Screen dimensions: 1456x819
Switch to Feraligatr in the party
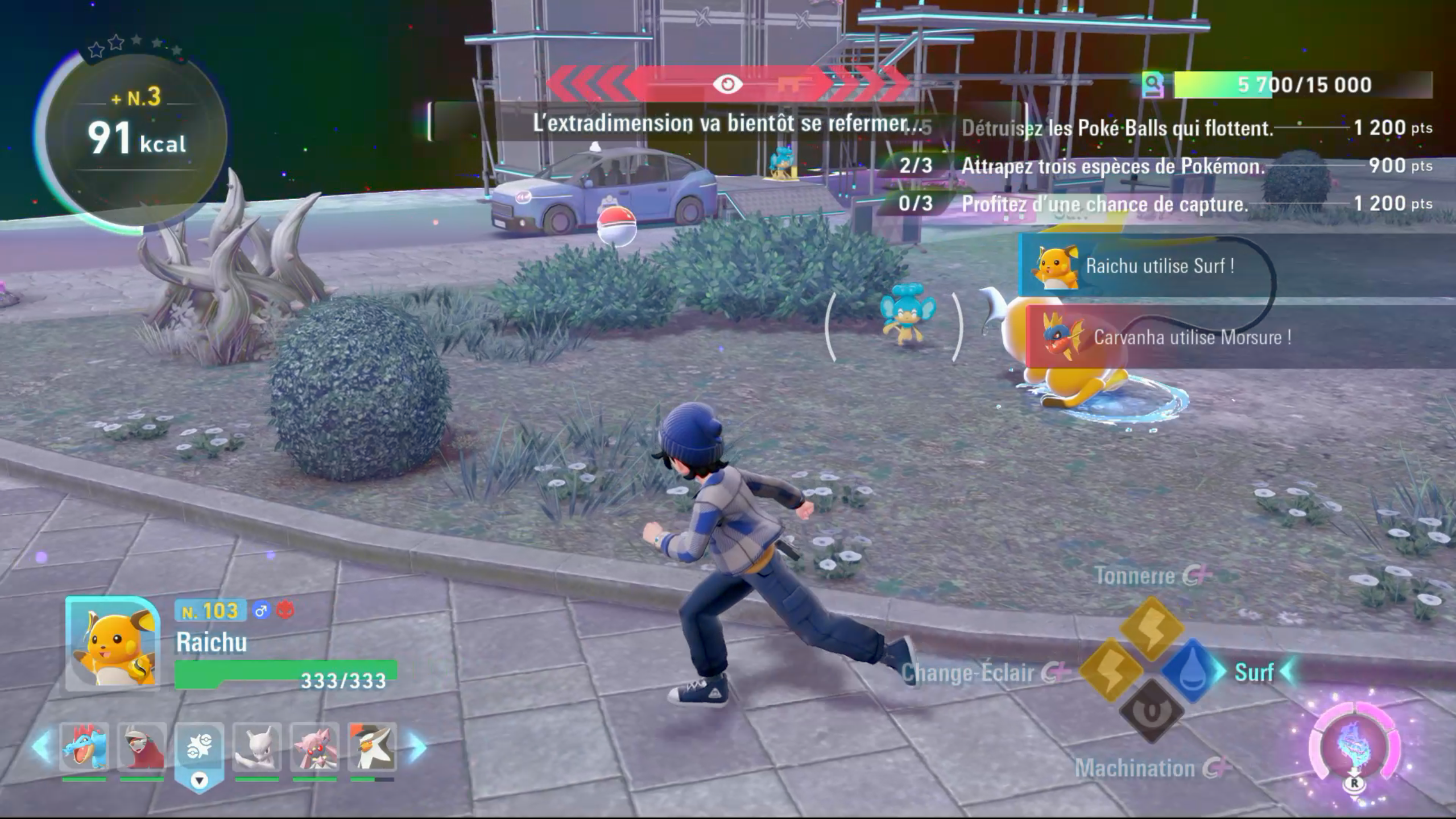[x=84, y=747]
